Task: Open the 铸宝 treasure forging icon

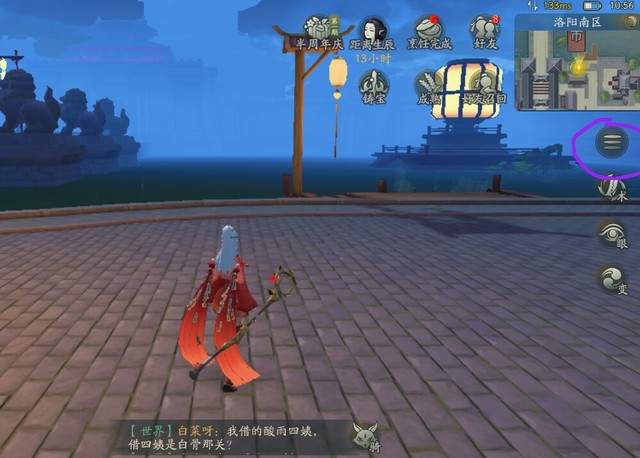Action: click(375, 86)
